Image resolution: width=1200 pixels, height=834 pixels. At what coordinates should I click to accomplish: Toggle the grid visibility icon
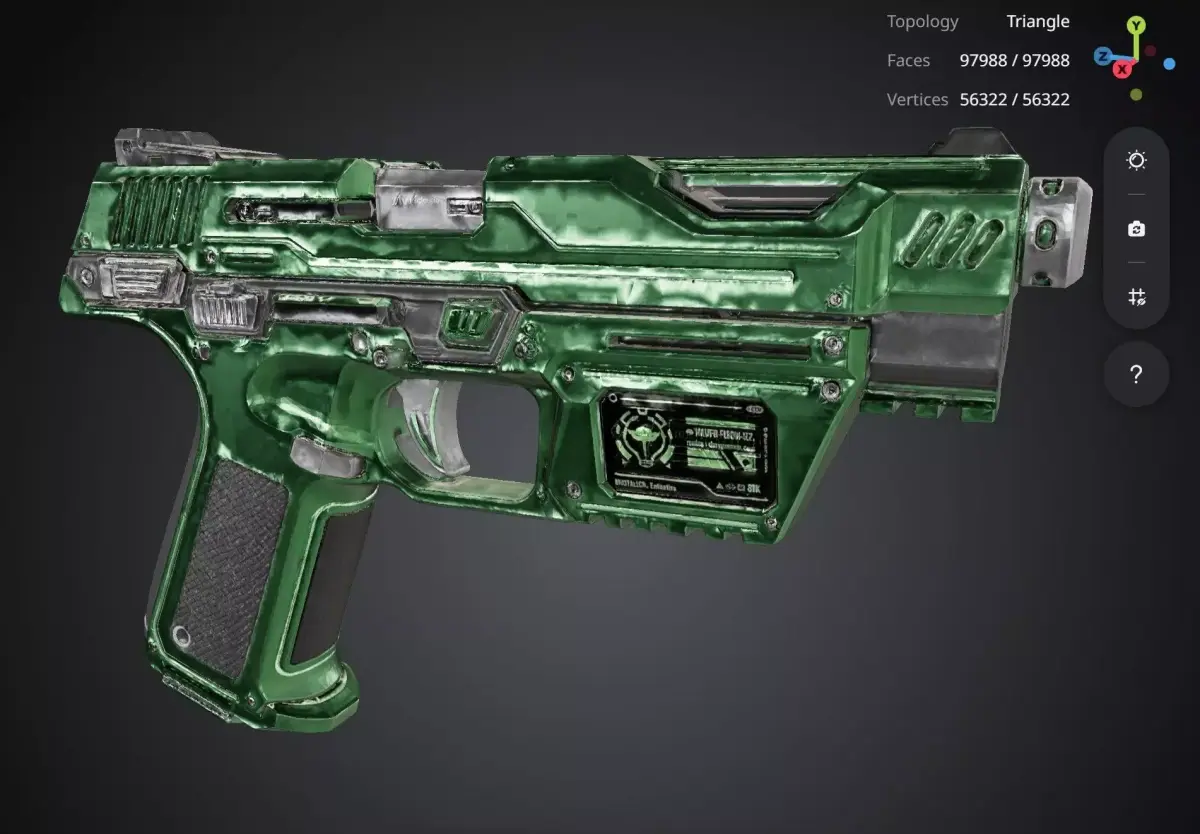pyautogui.click(x=1136, y=297)
